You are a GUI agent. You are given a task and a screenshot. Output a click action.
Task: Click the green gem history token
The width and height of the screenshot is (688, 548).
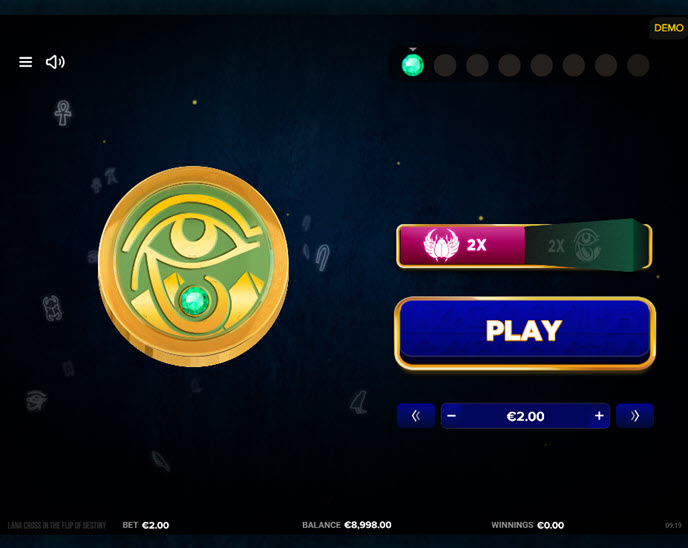point(413,66)
